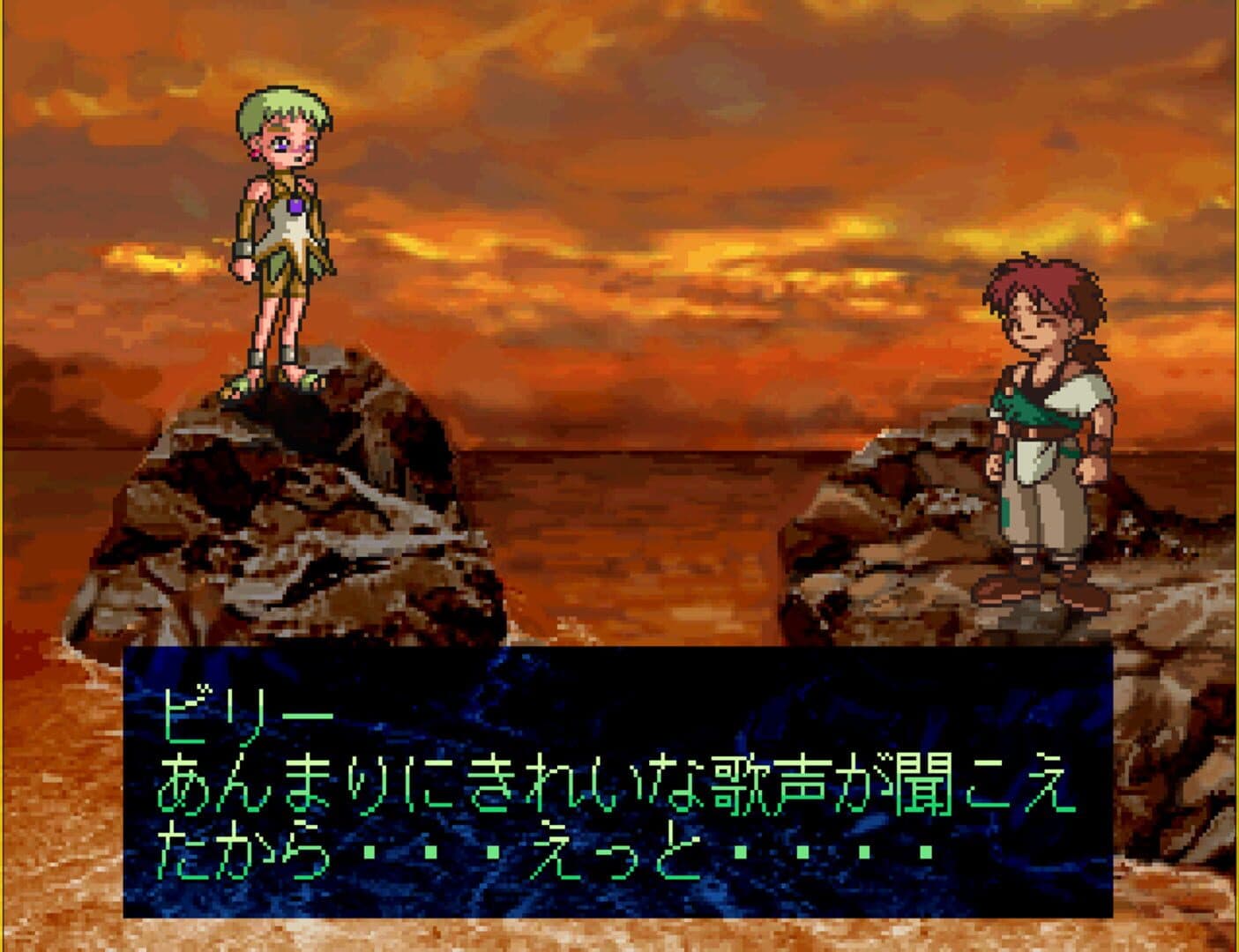Advance Billy's blue dialogue text box
The height and width of the screenshot is (952, 1239).
[x=617, y=781]
